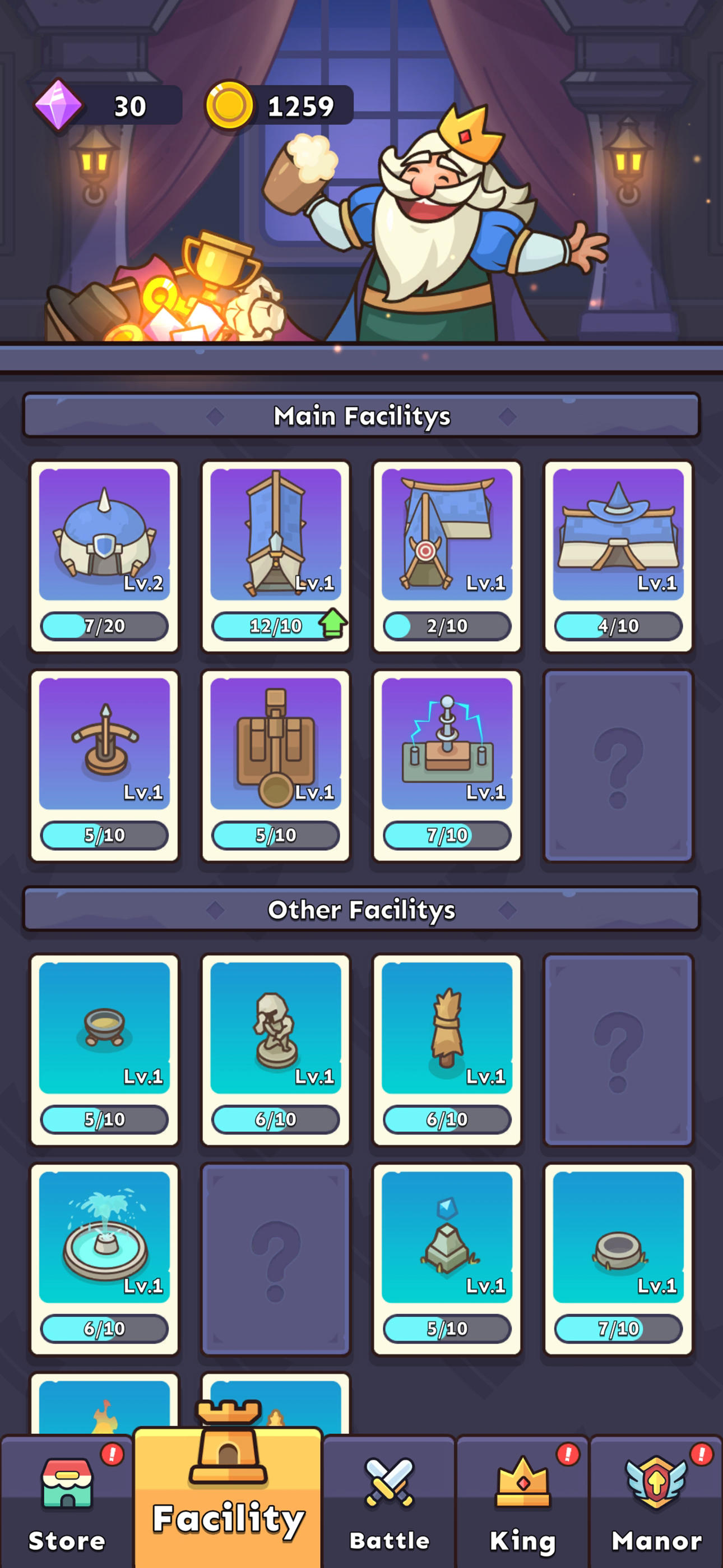Tap the purple gem currency icon
Screen dimensions: 723x1568
coord(59,105)
